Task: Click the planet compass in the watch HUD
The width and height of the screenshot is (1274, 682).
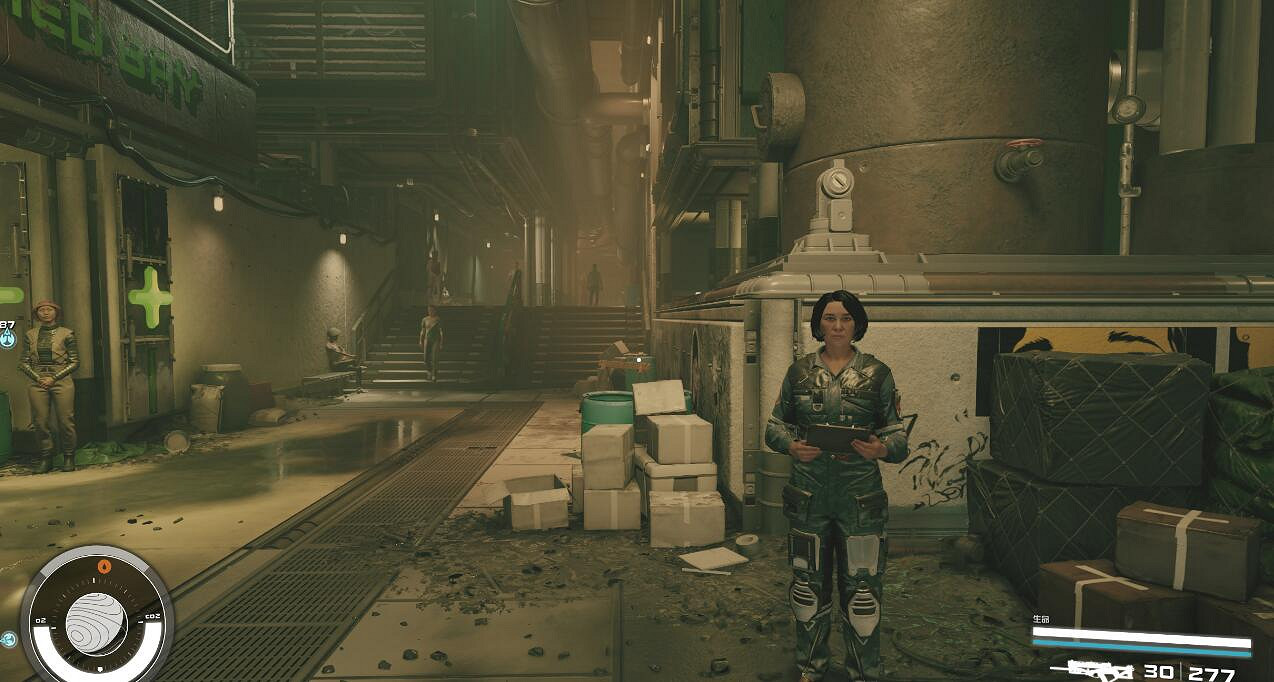Action: click(x=98, y=623)
